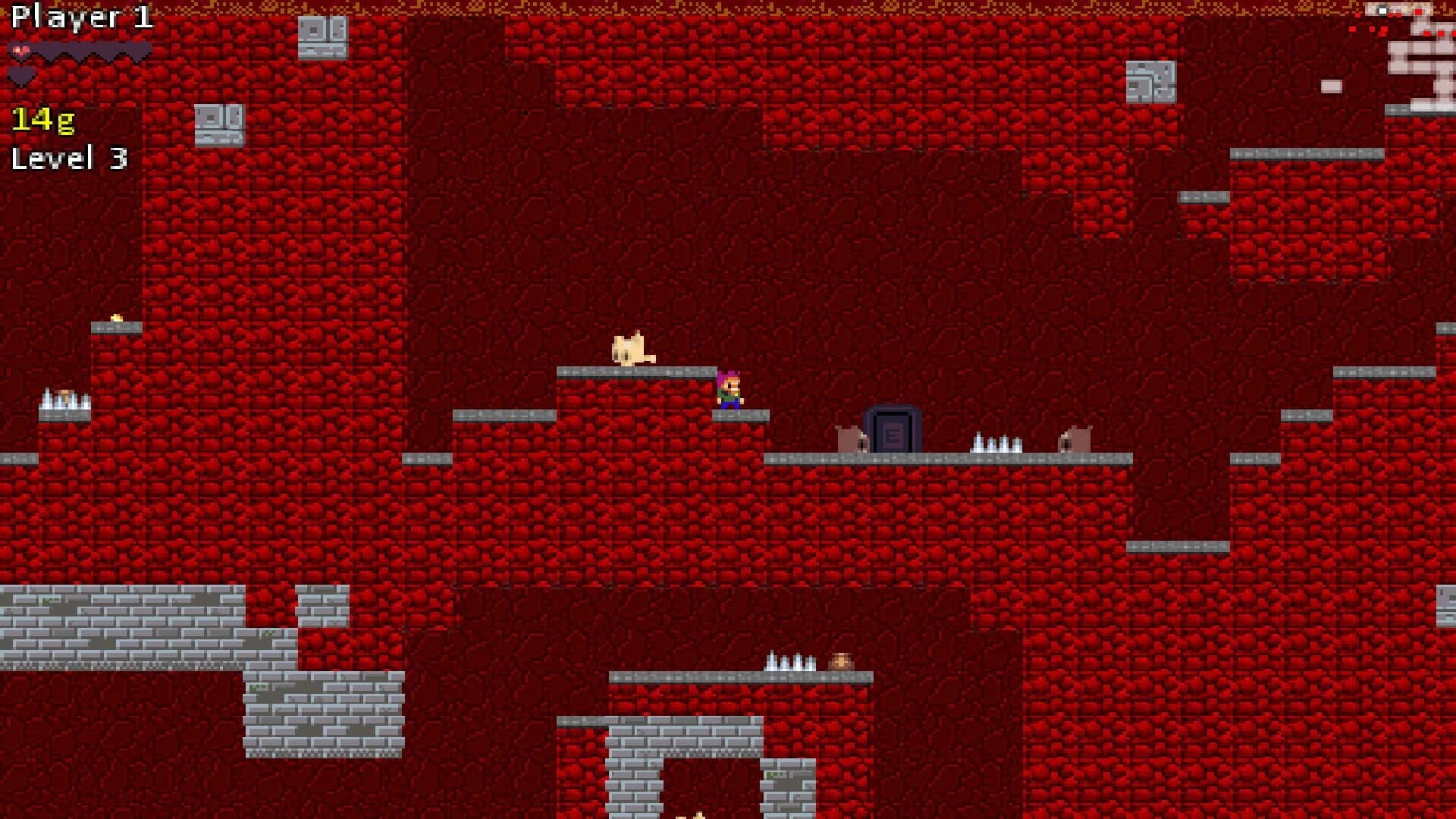Click the spikes on the lower middle platform
This screenshot has width=1456, height=819.
pos(789,664)
